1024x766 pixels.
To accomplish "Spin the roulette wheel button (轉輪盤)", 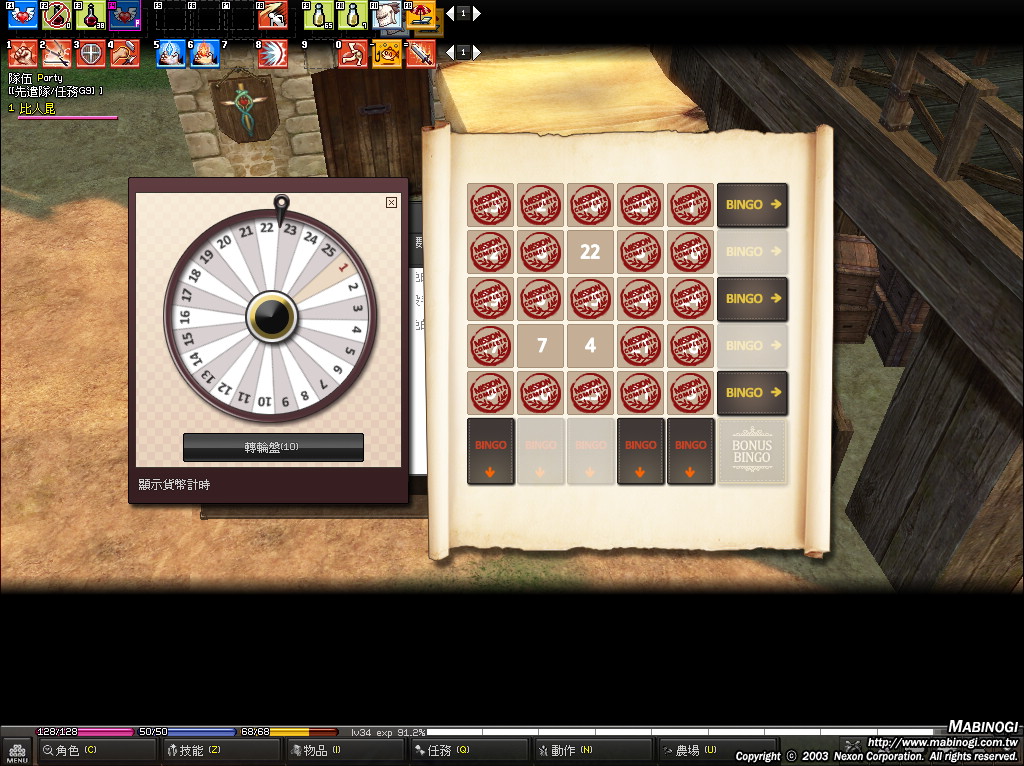I will [x=273, y=447].
